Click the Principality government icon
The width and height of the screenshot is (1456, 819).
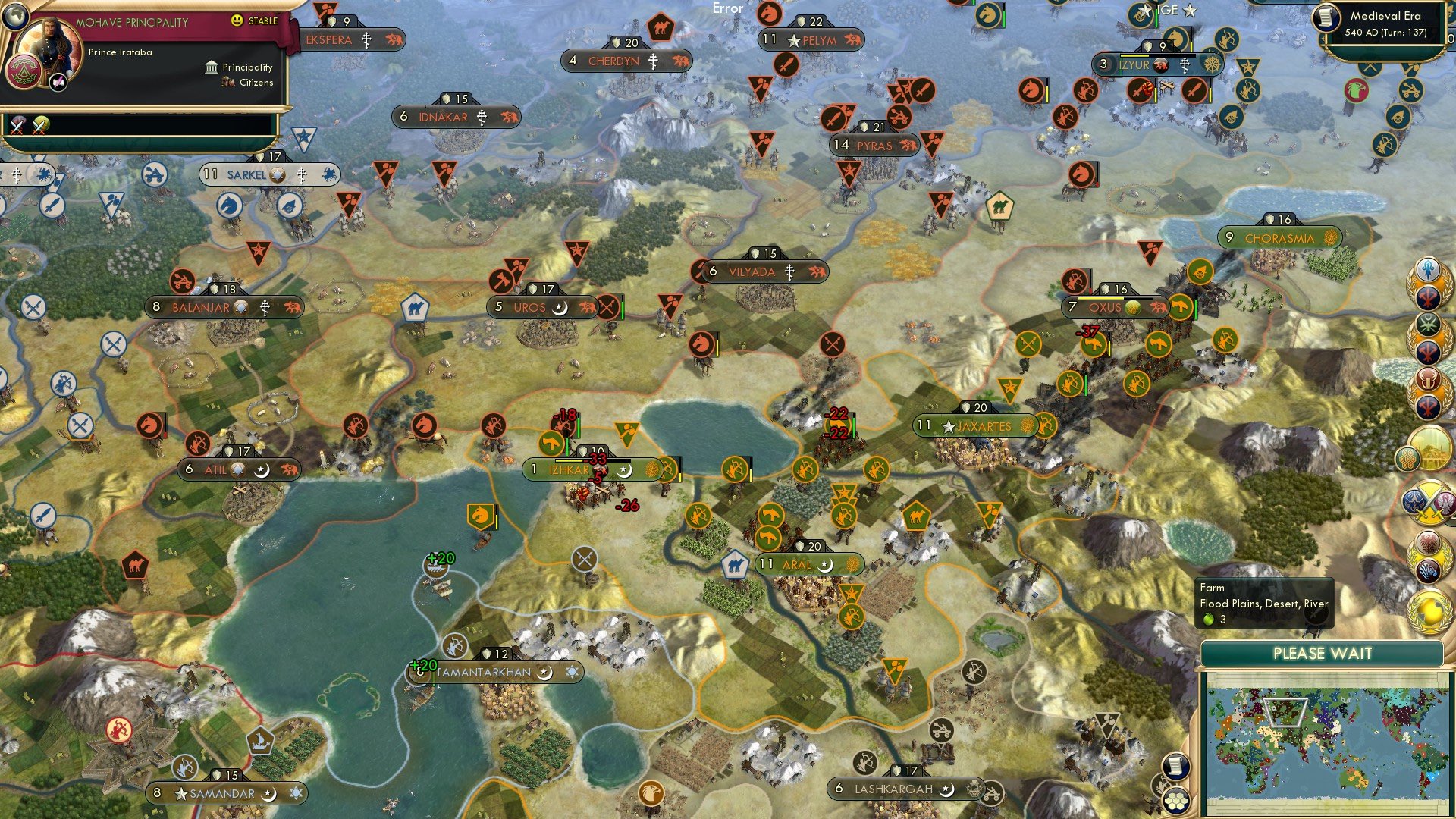(210, 67)
